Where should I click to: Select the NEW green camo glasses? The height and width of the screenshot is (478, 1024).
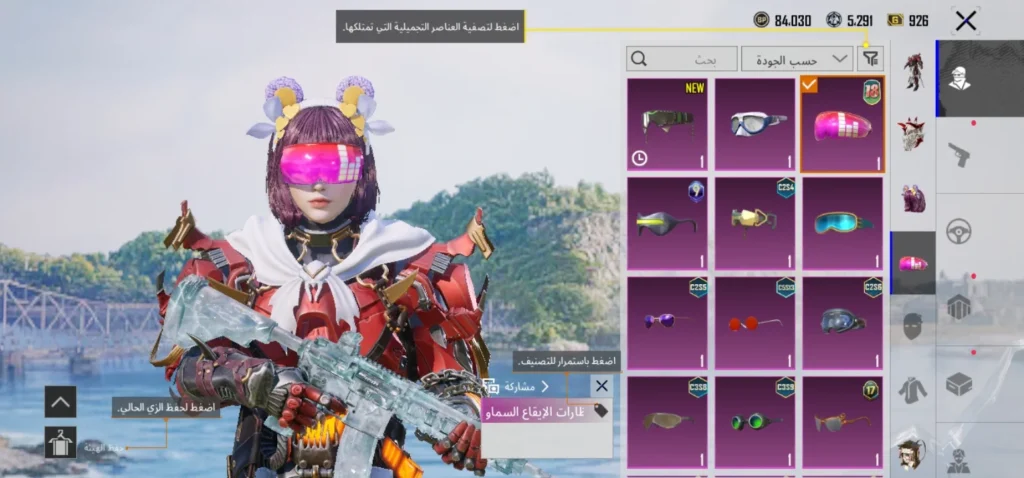(x=667, y=125)
